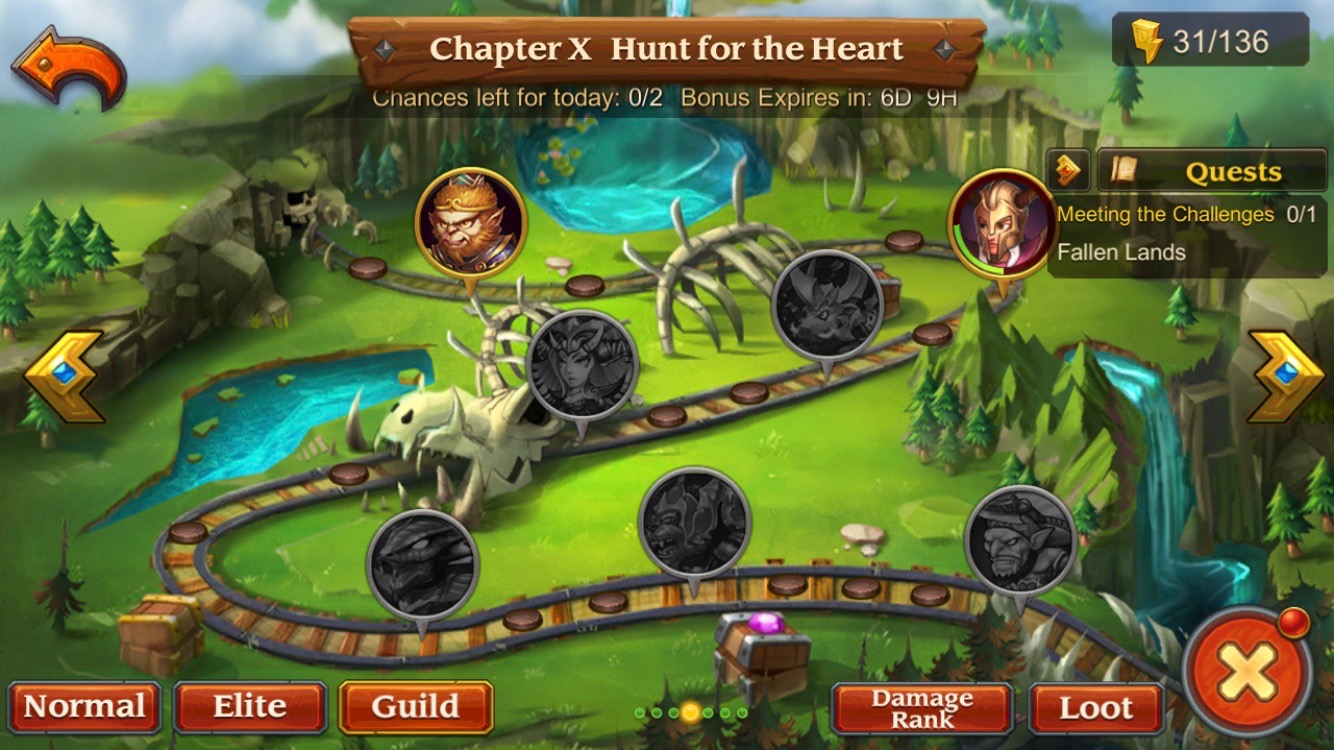Close the map with the X button
The image size is (1334, 750).
pos(1246,671)
